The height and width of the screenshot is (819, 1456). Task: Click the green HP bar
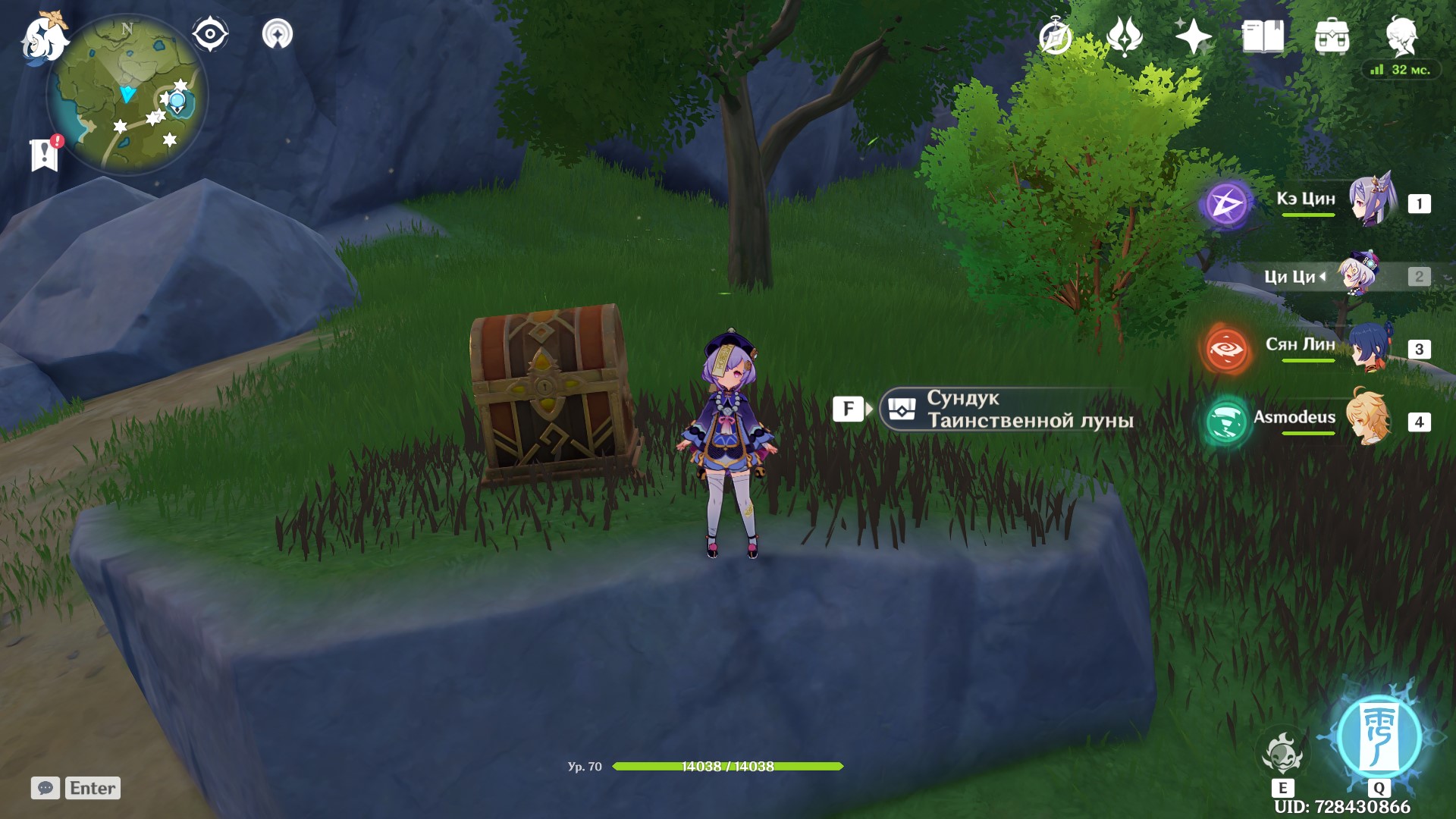pos(728,765)
